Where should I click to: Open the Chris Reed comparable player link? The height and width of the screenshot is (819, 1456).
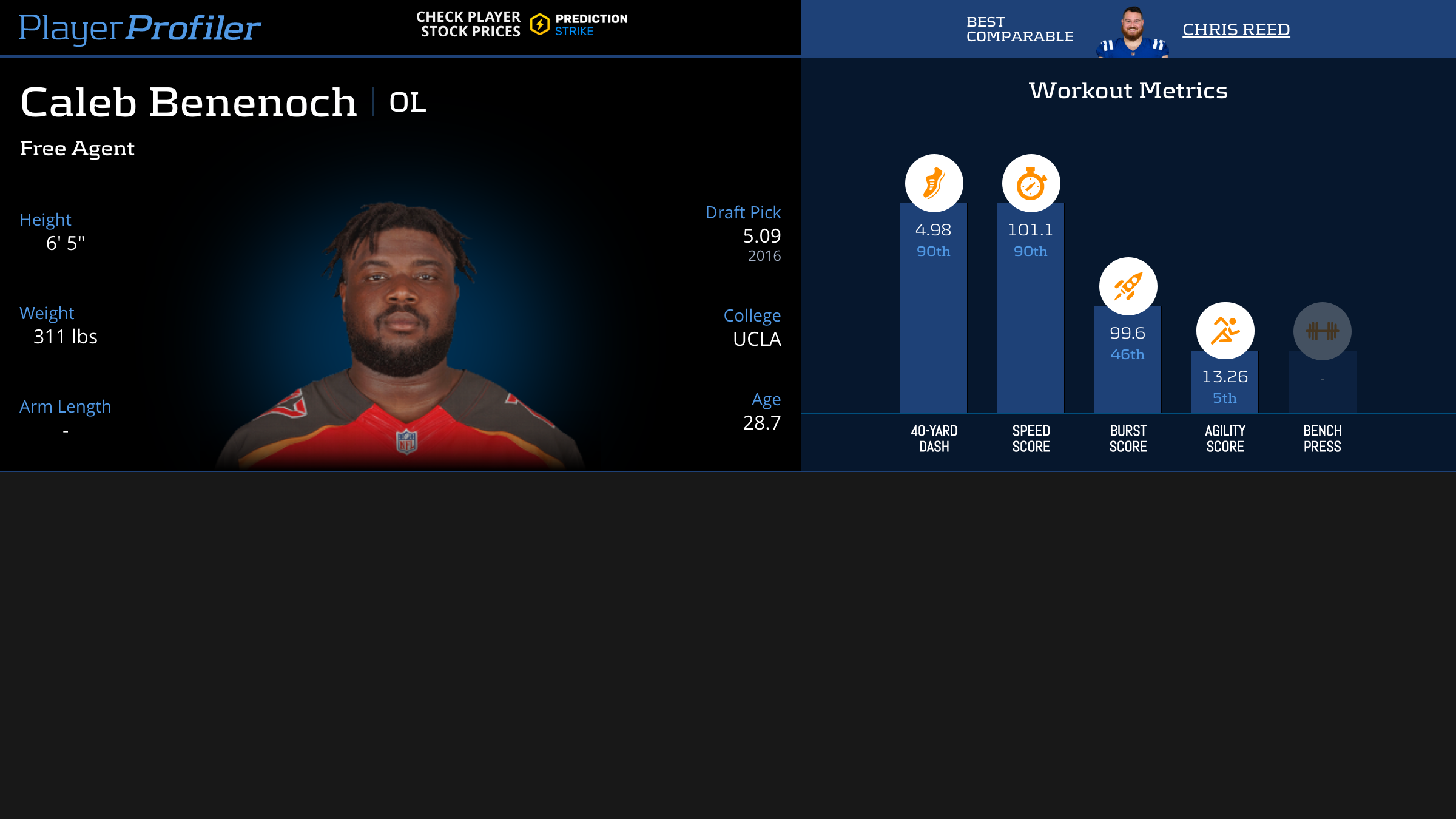1236,29
